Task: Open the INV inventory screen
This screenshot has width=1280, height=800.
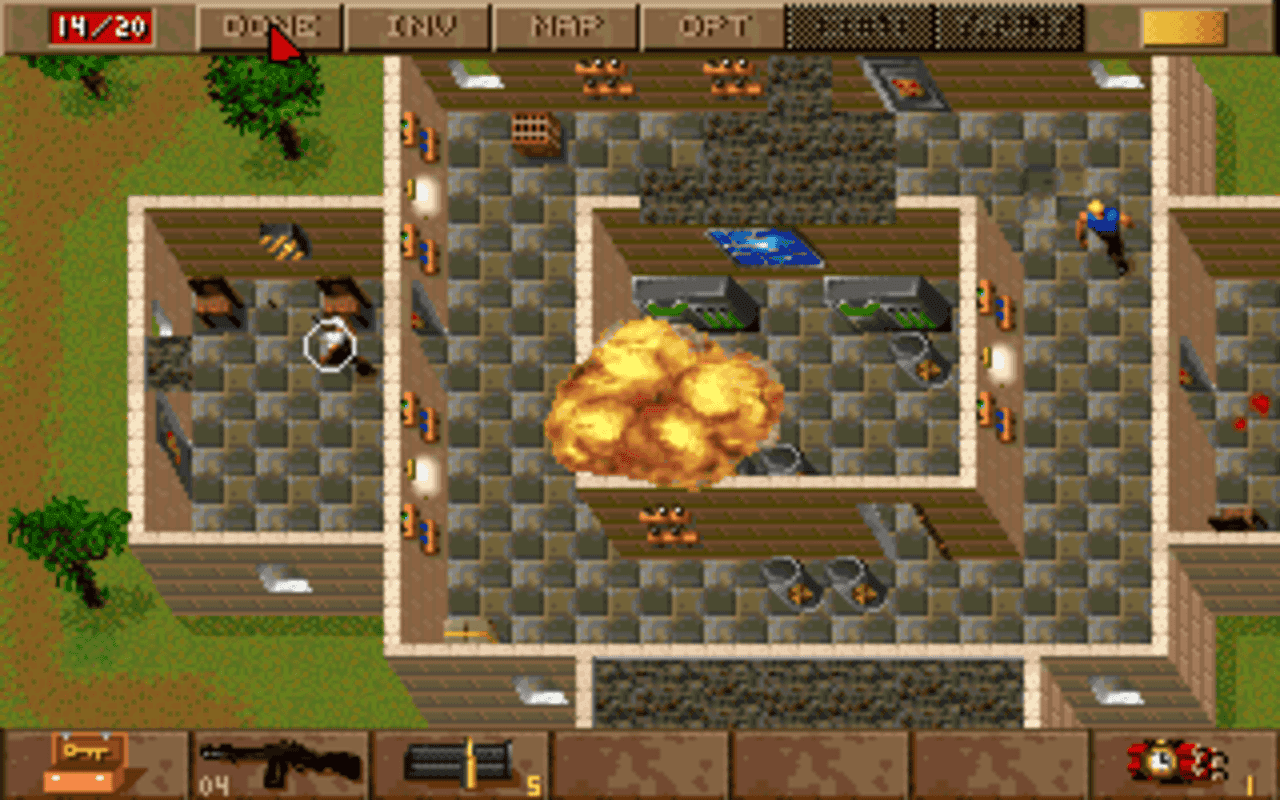Action: [417, 25]
